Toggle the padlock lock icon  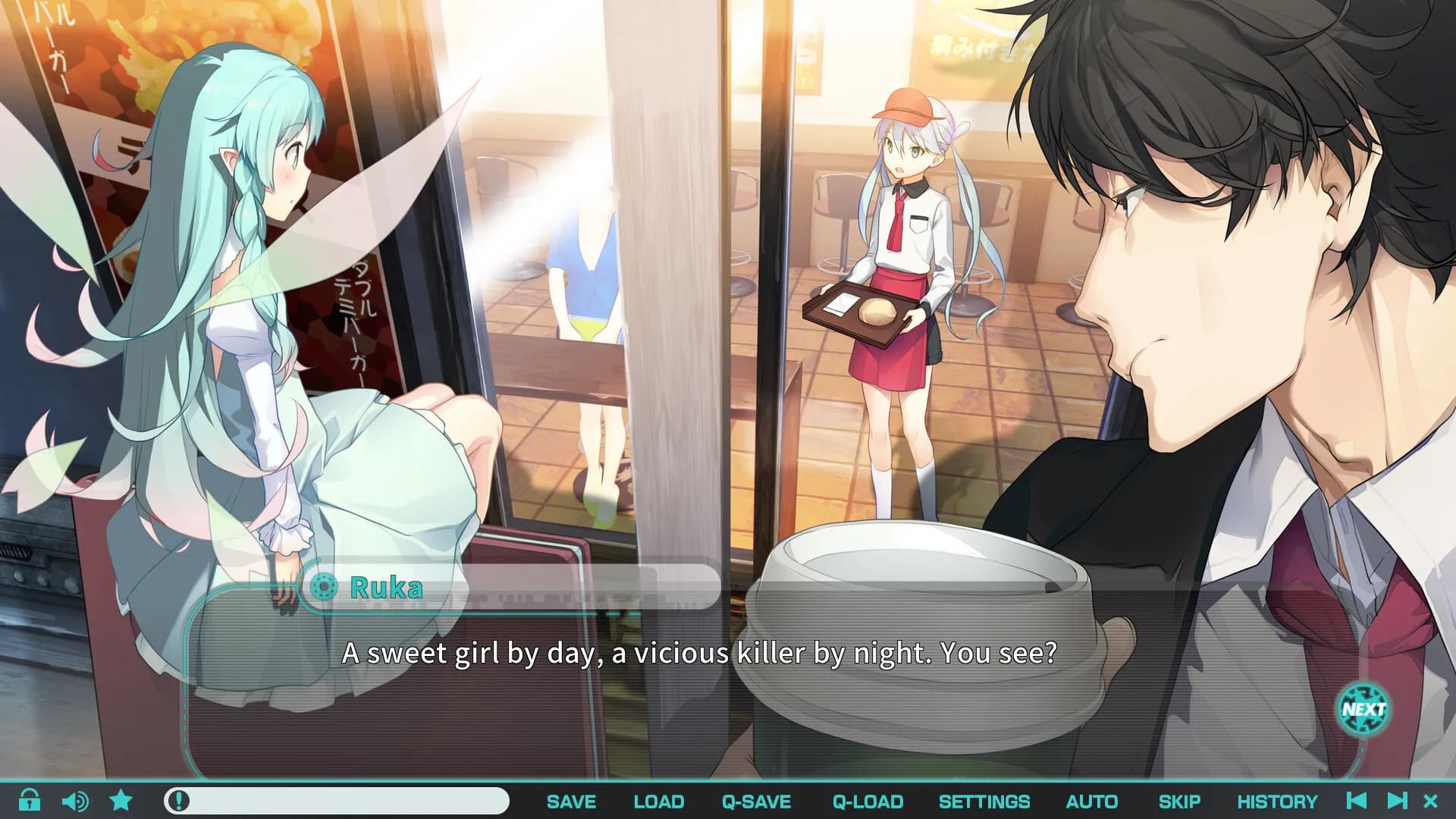30,800
